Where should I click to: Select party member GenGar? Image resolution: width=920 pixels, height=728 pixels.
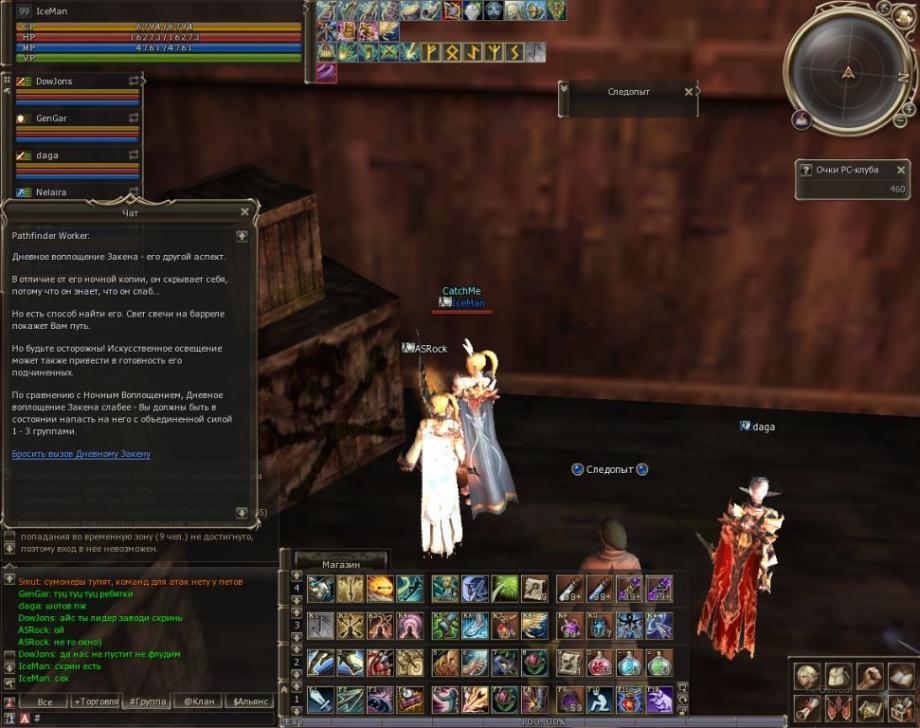(x=54, y=118)
